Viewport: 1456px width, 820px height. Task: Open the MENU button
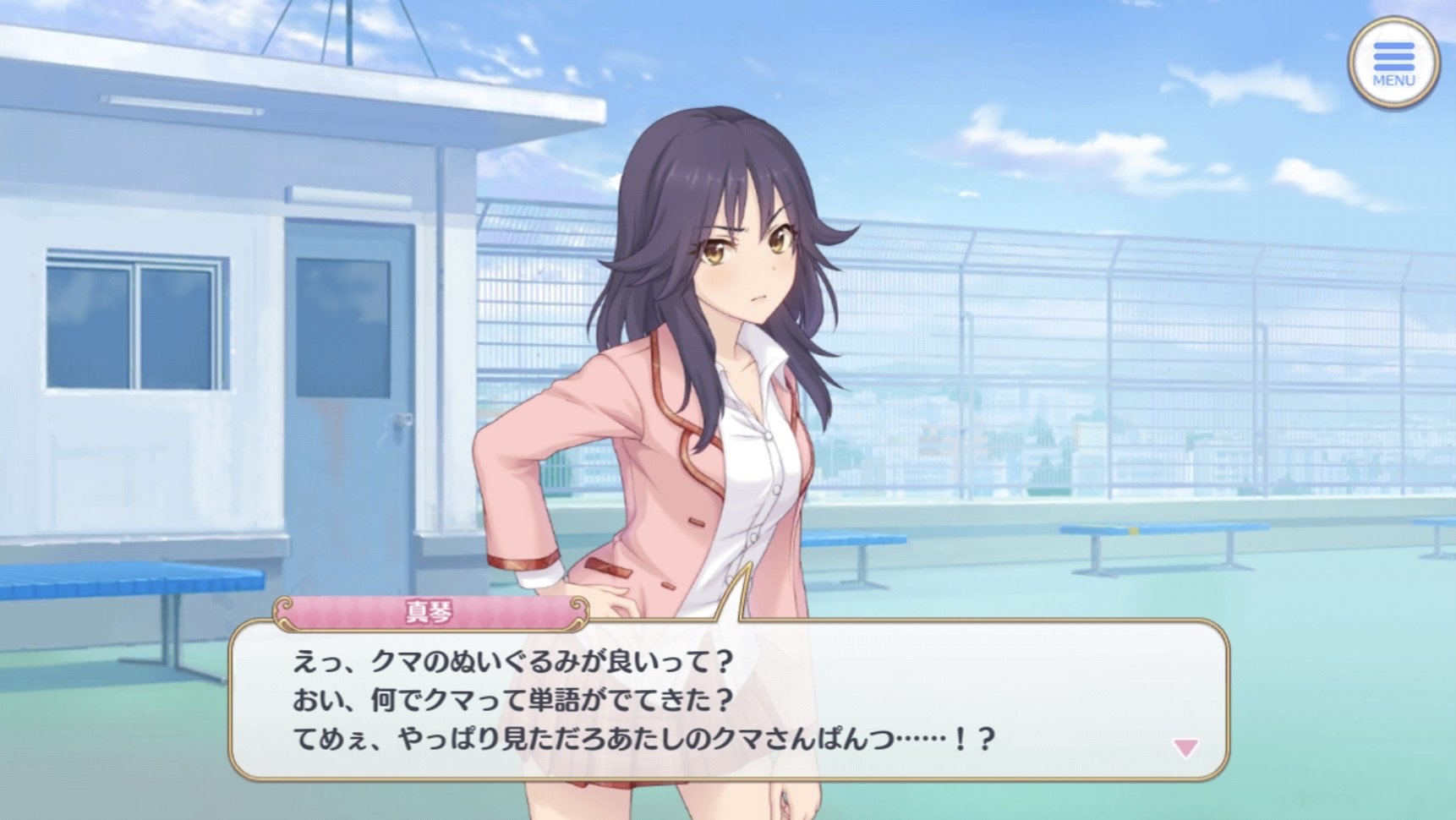pos(1393,63)
